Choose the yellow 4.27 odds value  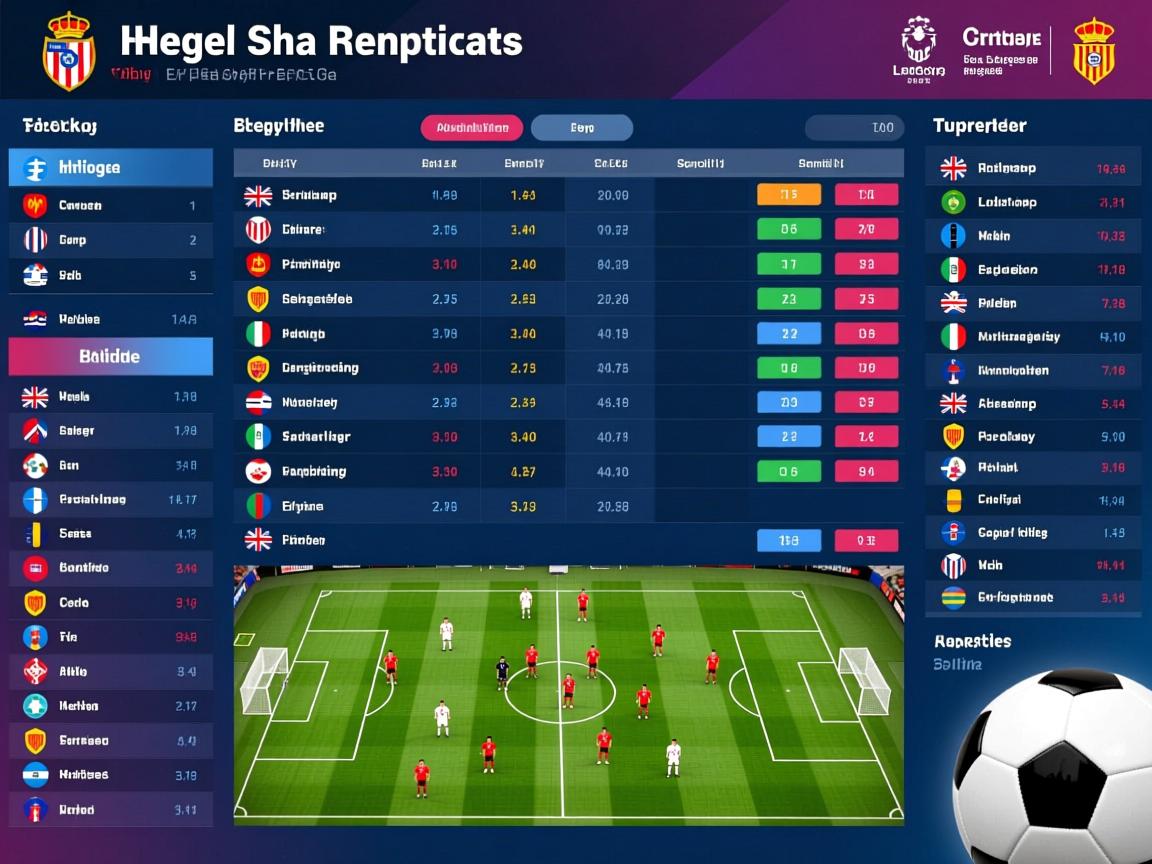[x=523, y=472]
